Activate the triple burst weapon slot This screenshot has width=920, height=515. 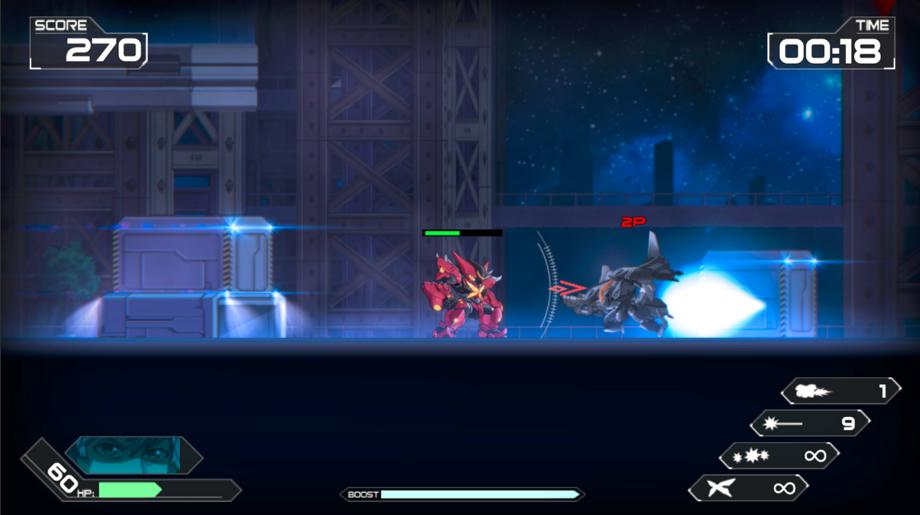(779, 456)
